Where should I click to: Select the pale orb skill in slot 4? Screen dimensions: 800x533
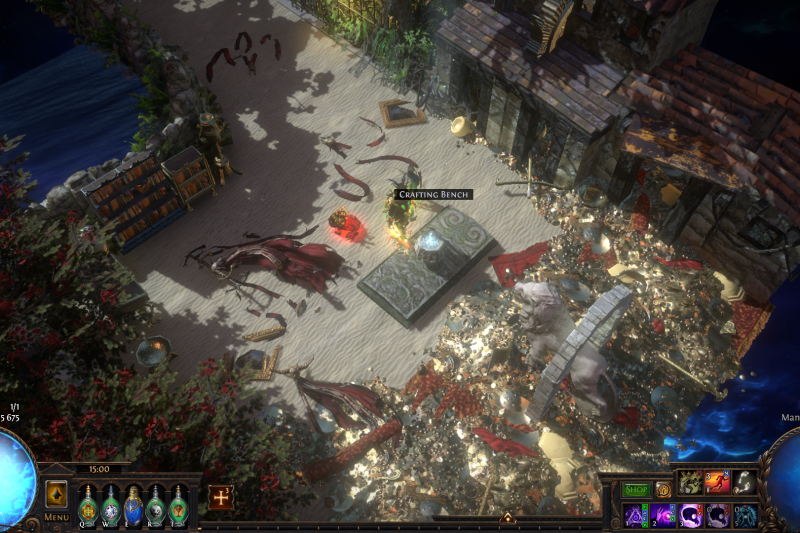click(717, 515)
